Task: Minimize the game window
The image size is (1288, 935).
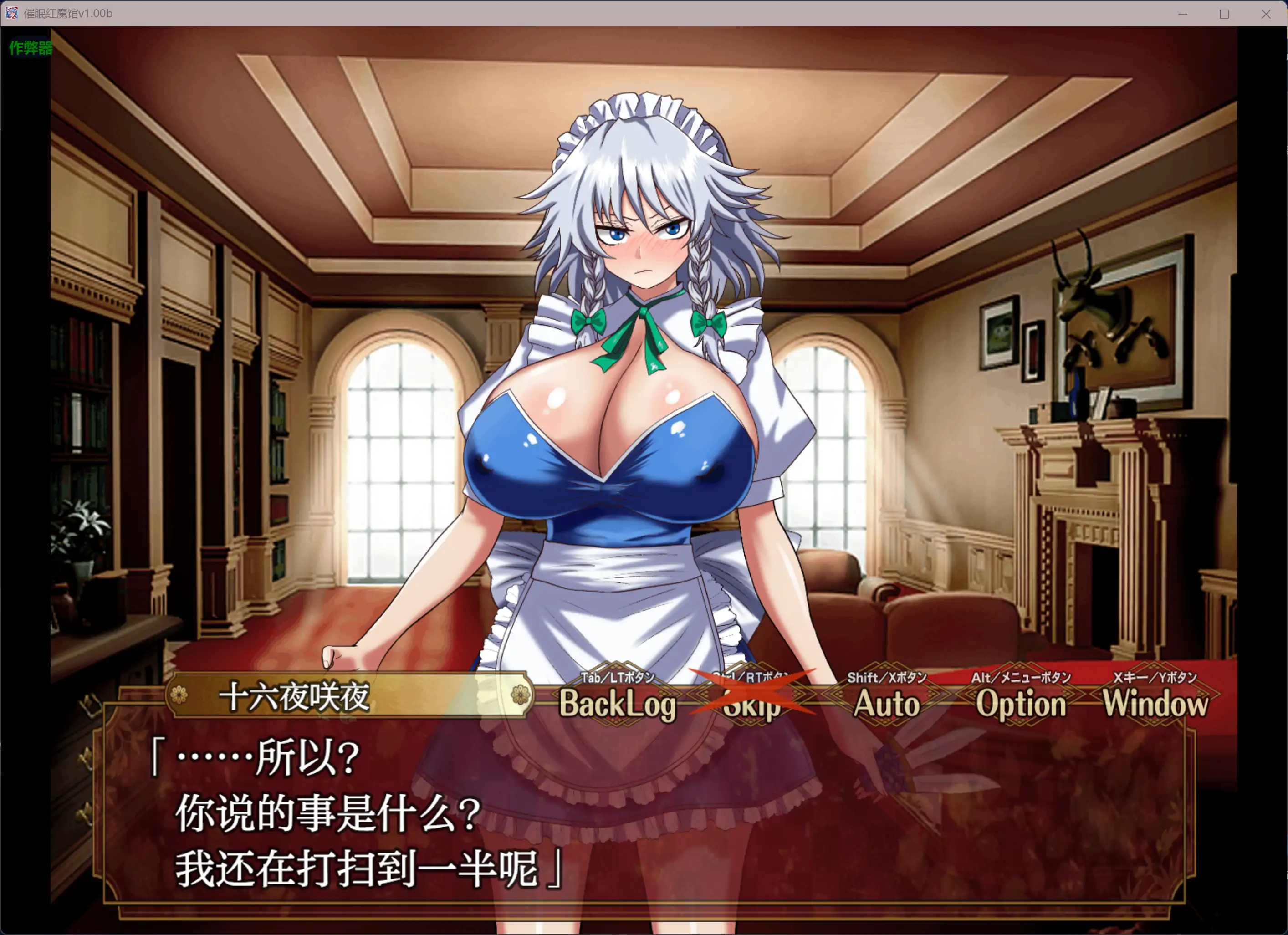Action: pos(1182,13)
